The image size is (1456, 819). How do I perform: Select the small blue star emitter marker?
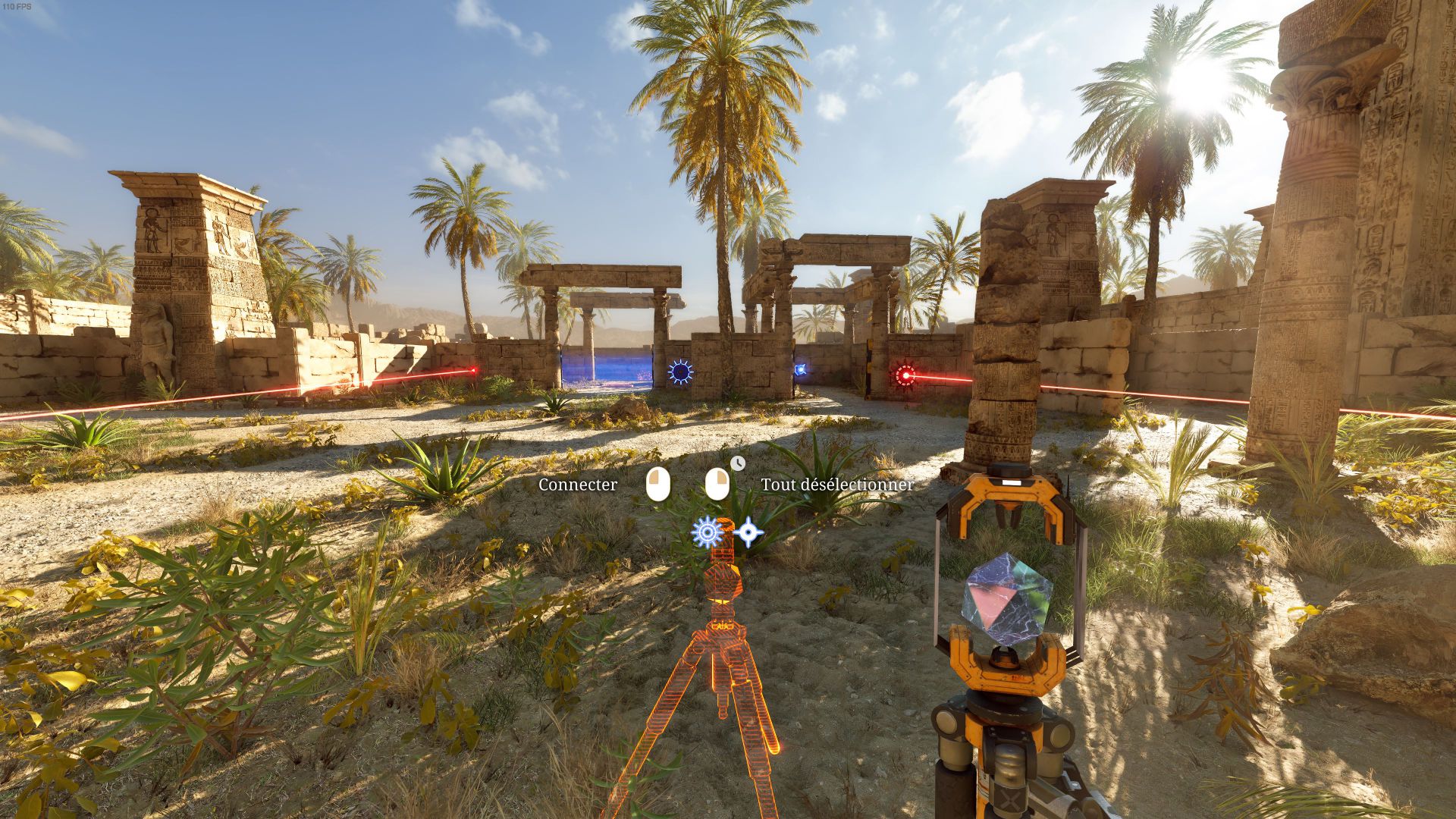click(799, 370)
